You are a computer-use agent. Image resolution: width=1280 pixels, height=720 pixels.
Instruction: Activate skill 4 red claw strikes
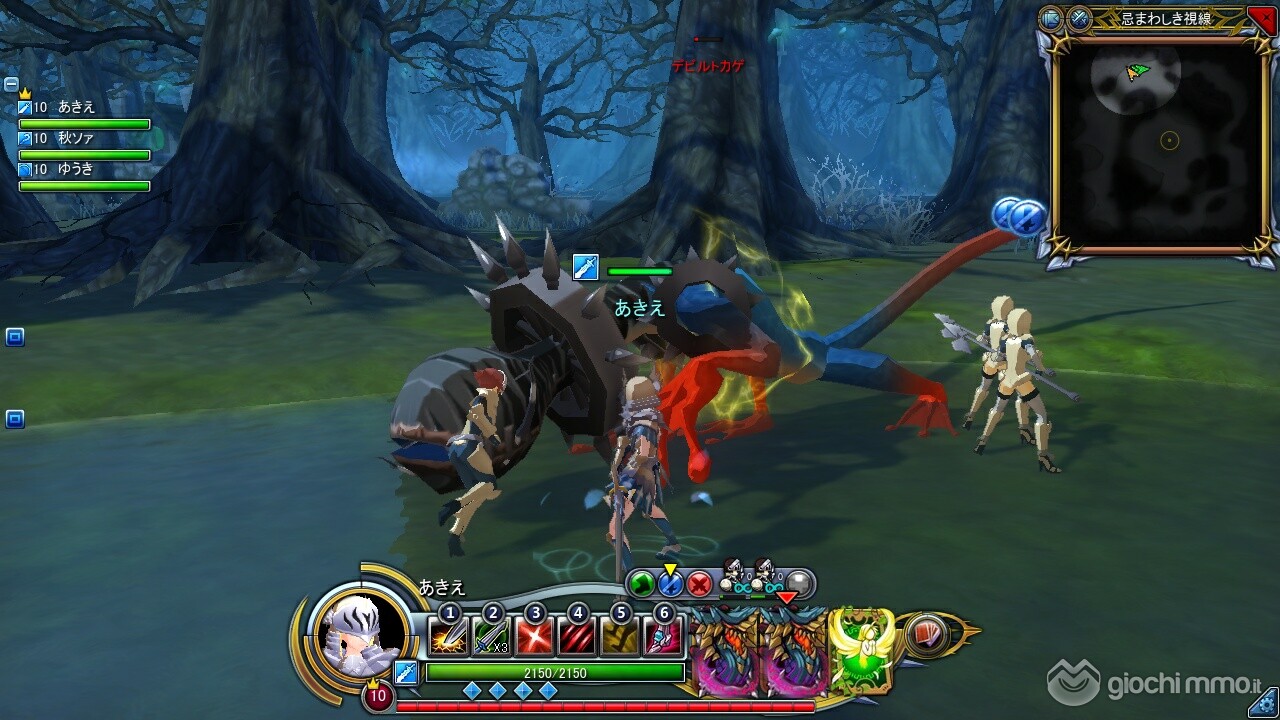tap(577, 637)
